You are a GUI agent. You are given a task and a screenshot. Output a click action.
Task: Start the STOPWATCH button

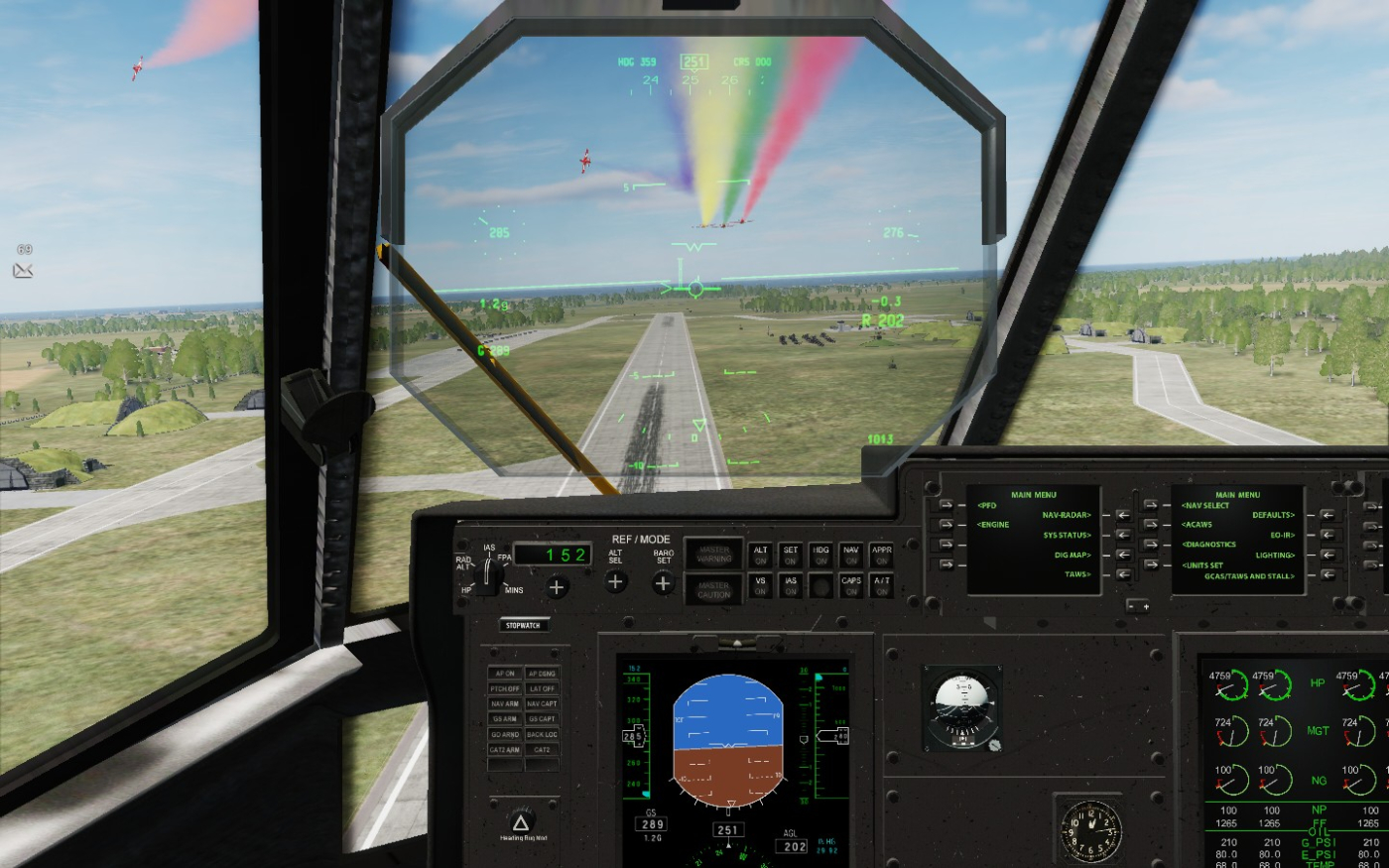[523, 626]
